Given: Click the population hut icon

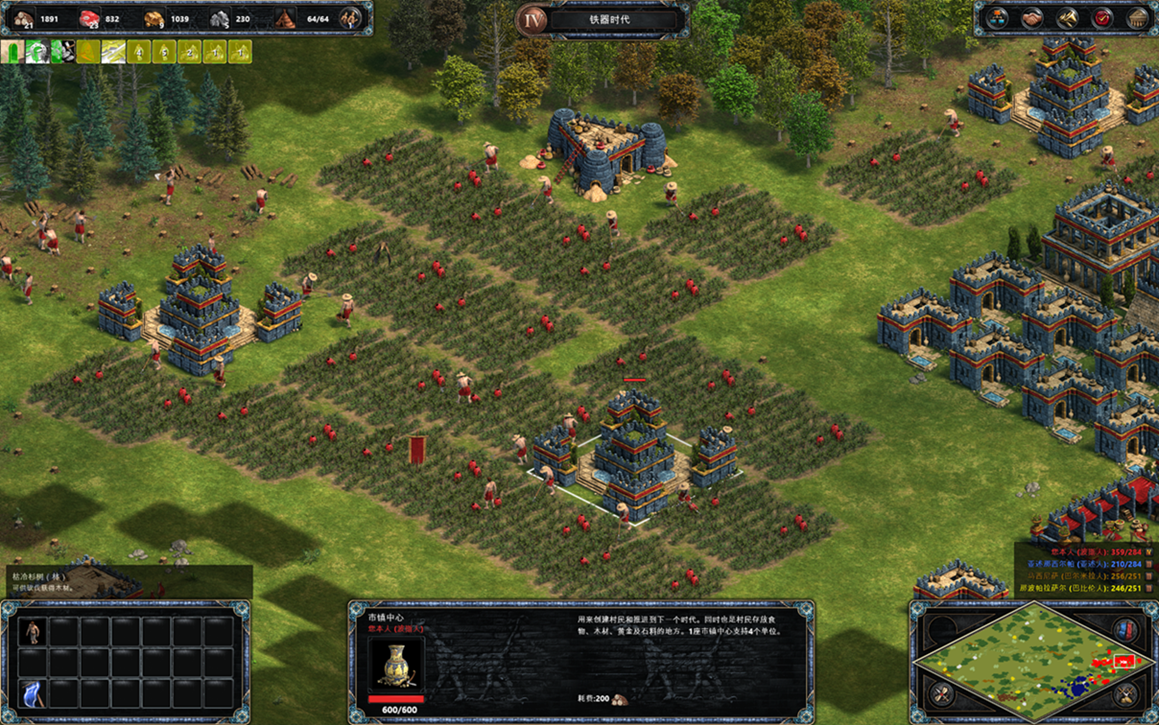Looking at the screenshot, I should [285, 18].
